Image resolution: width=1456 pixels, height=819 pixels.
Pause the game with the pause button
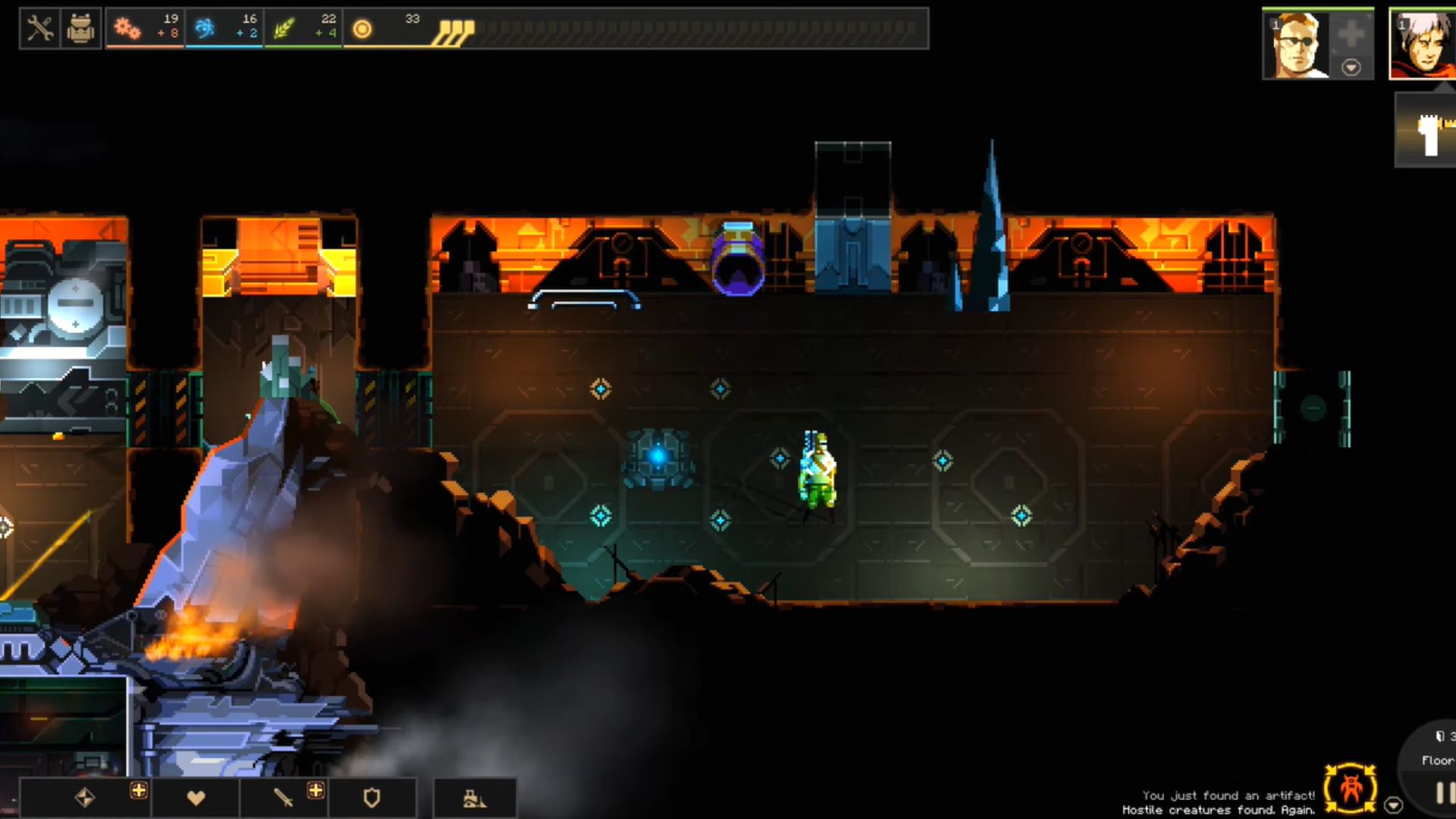(x=1444, y=793)
